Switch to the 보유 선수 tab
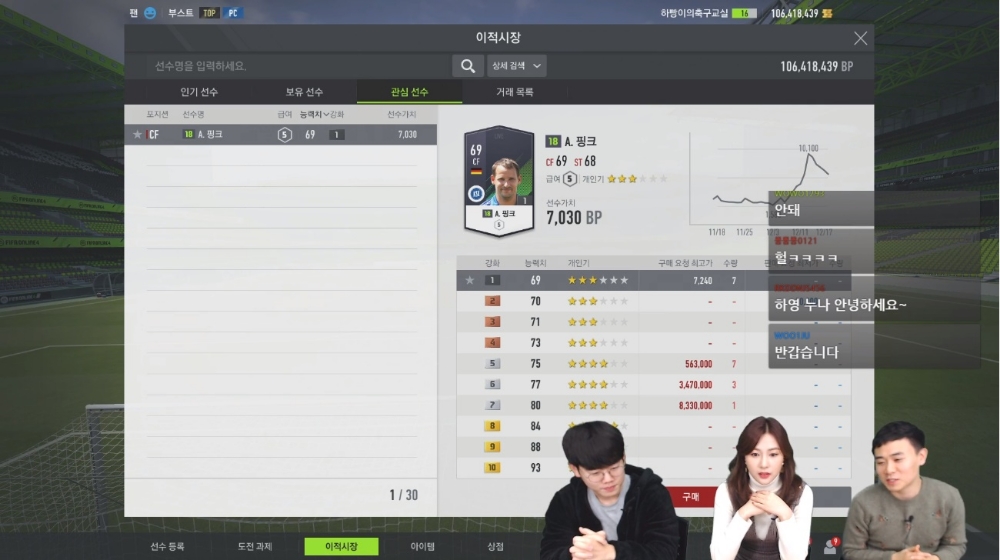This screenshot has width=1000, height=560. 304,92
